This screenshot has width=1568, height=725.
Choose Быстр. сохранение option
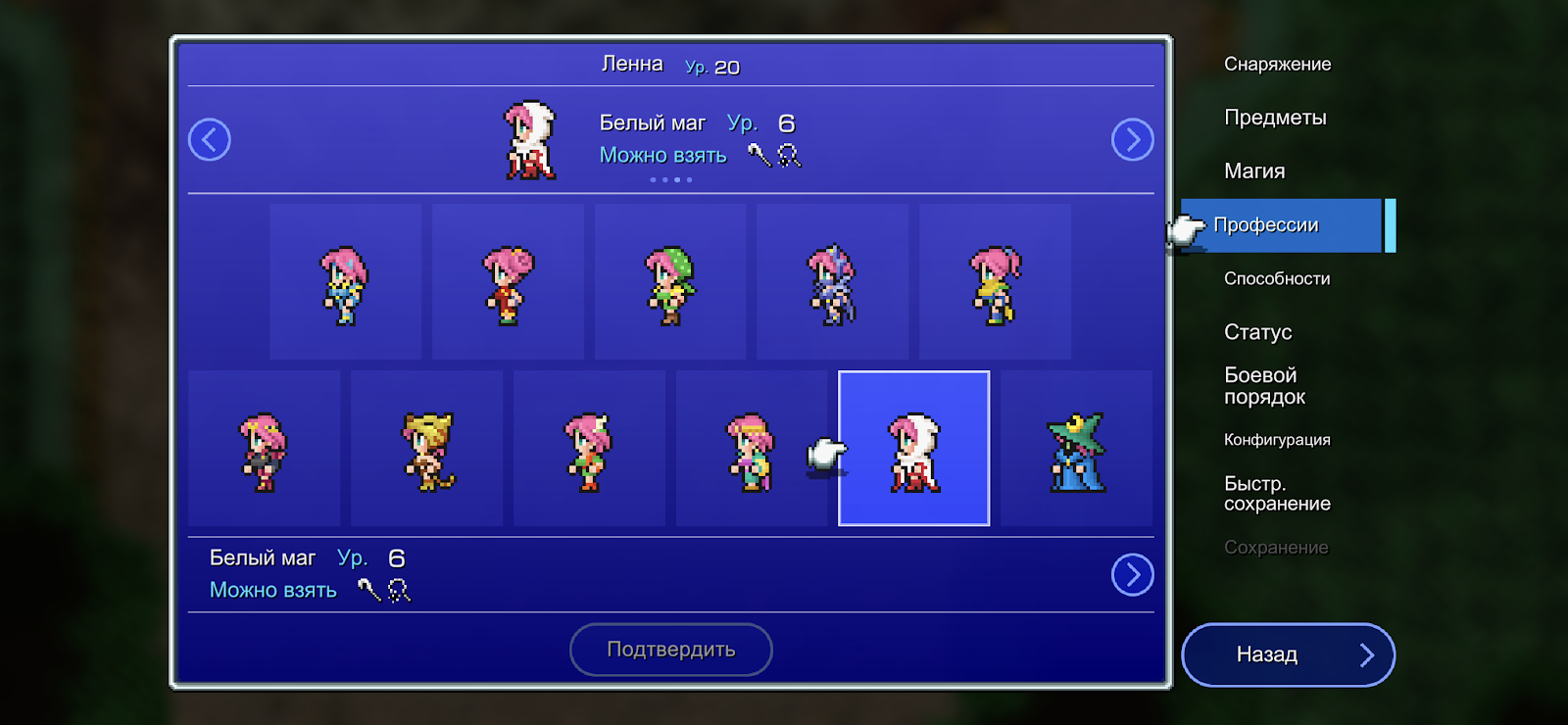coord(1277,494)
